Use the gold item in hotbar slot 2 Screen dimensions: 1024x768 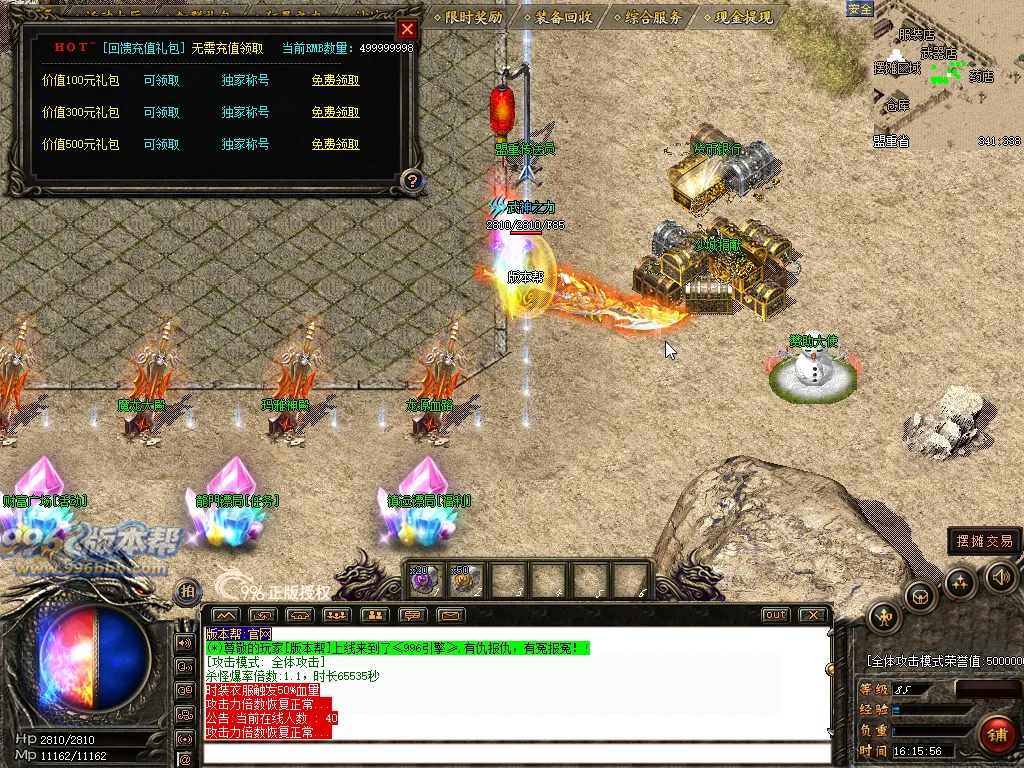[x=465, y=580]
